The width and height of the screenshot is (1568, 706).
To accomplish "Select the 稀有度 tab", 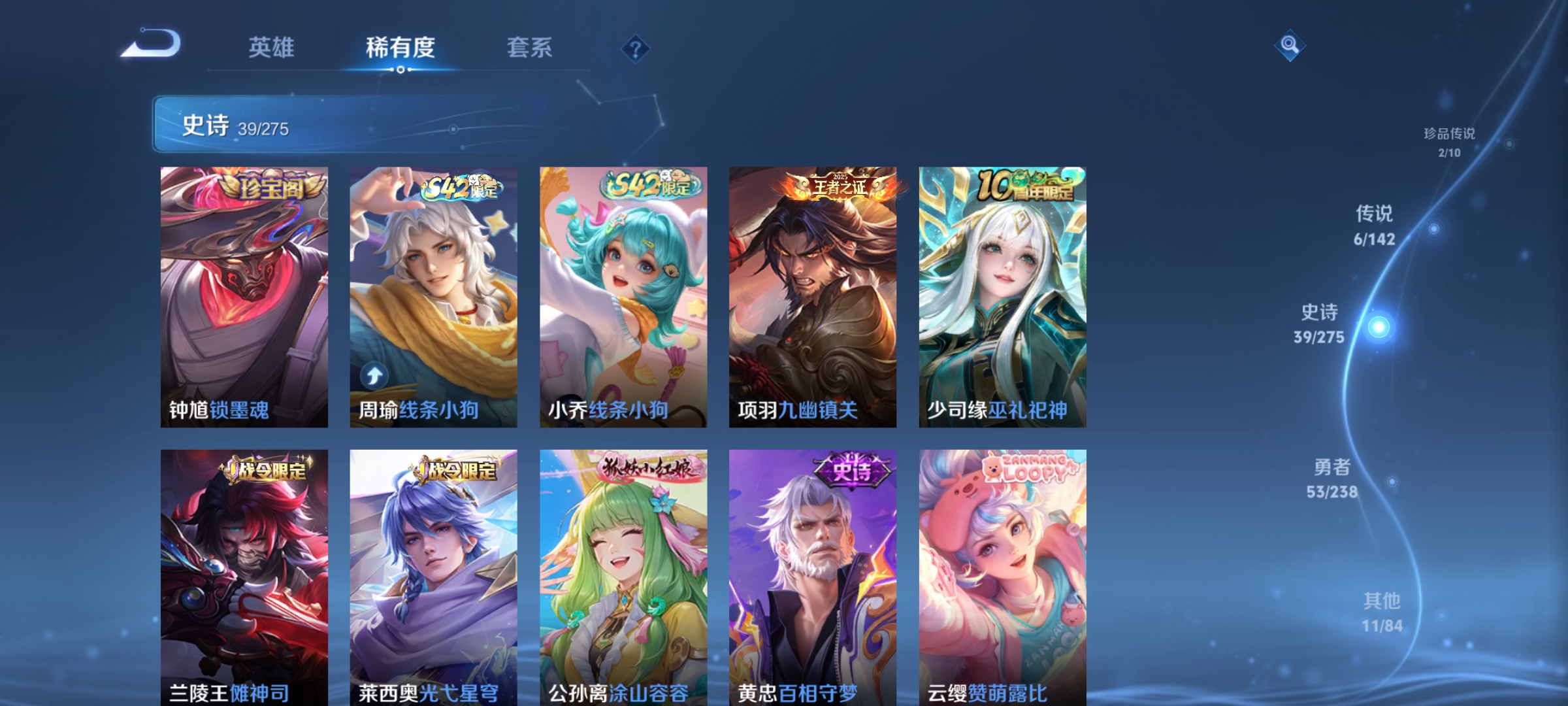I will point(400,47).
